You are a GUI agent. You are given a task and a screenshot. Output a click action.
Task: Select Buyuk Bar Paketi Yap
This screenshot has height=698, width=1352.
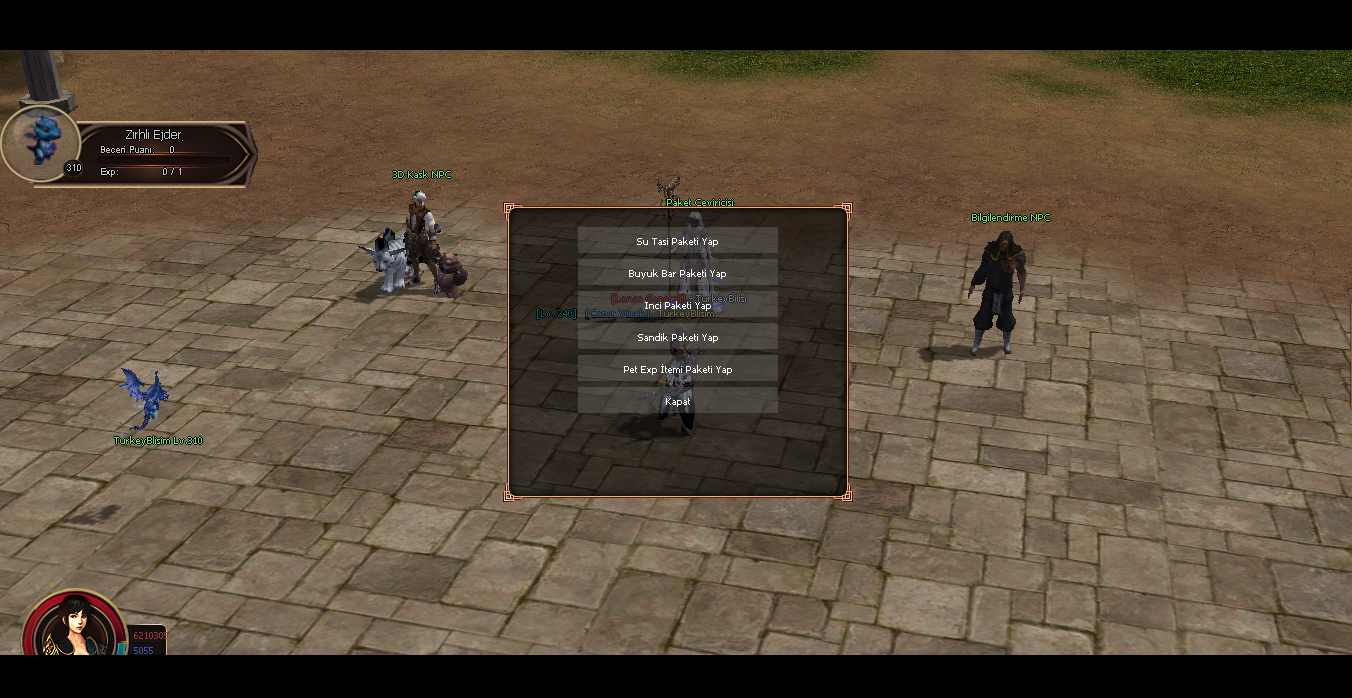coord(677,273)
